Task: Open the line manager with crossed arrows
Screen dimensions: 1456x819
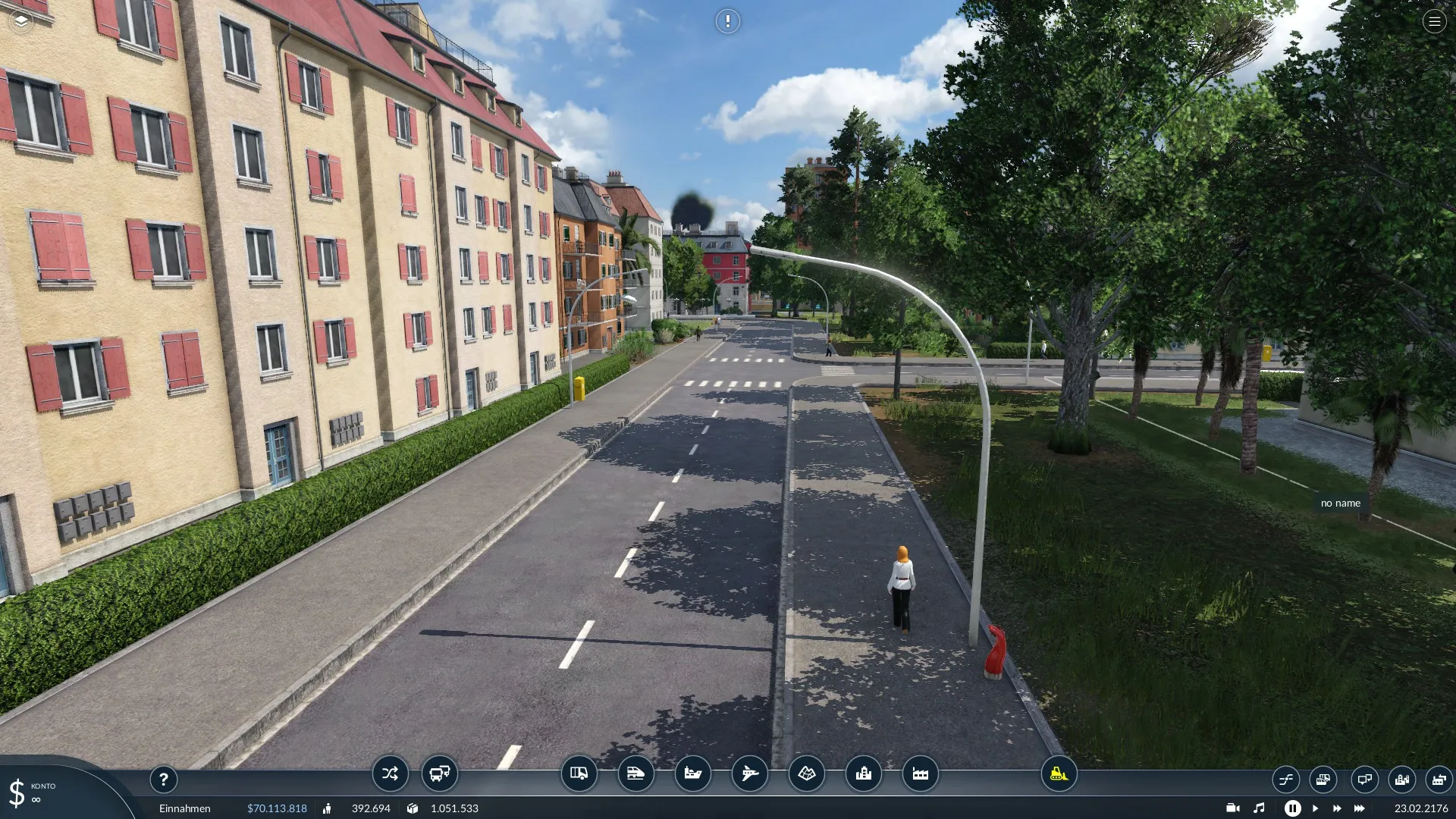Action: click(x=390, y=773)
